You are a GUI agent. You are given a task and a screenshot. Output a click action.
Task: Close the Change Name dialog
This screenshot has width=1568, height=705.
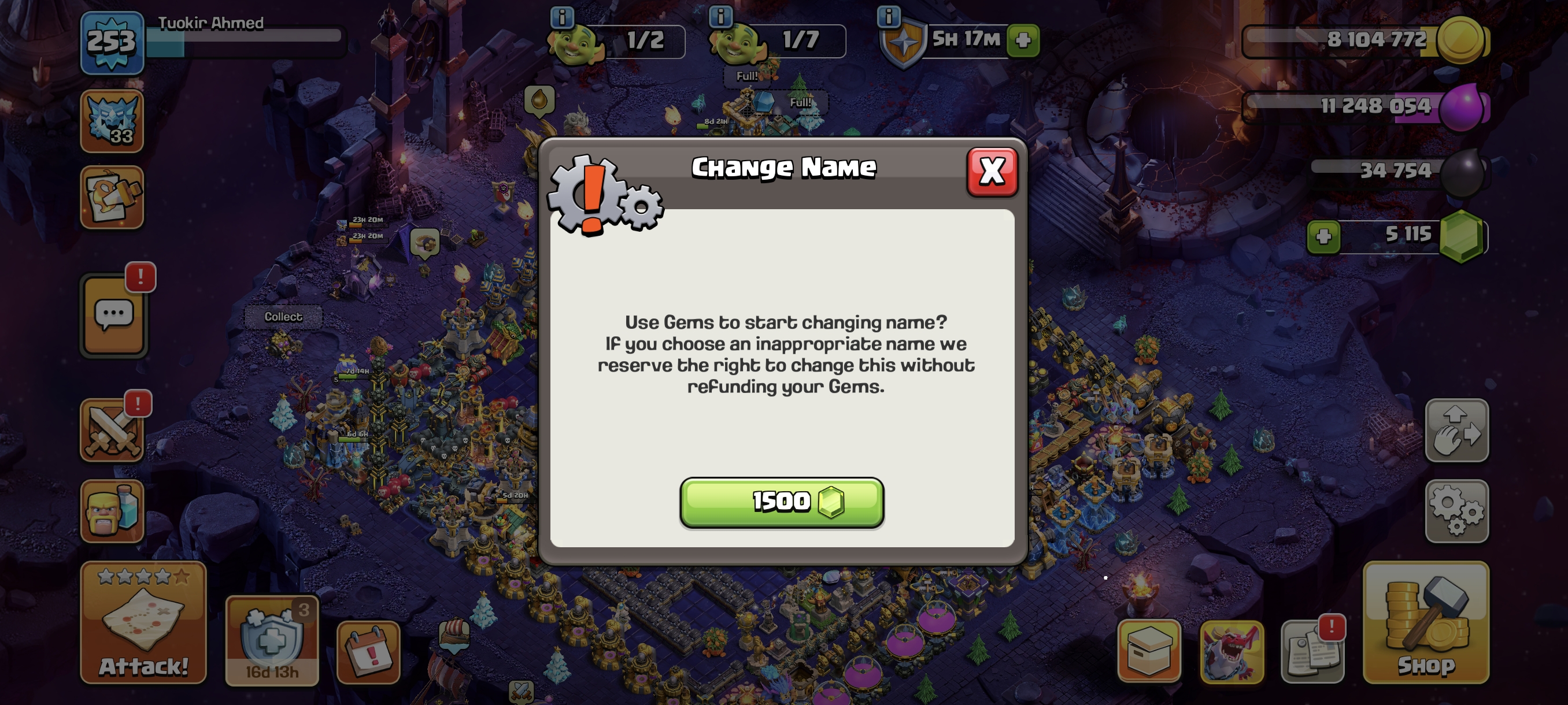[992, 172]
